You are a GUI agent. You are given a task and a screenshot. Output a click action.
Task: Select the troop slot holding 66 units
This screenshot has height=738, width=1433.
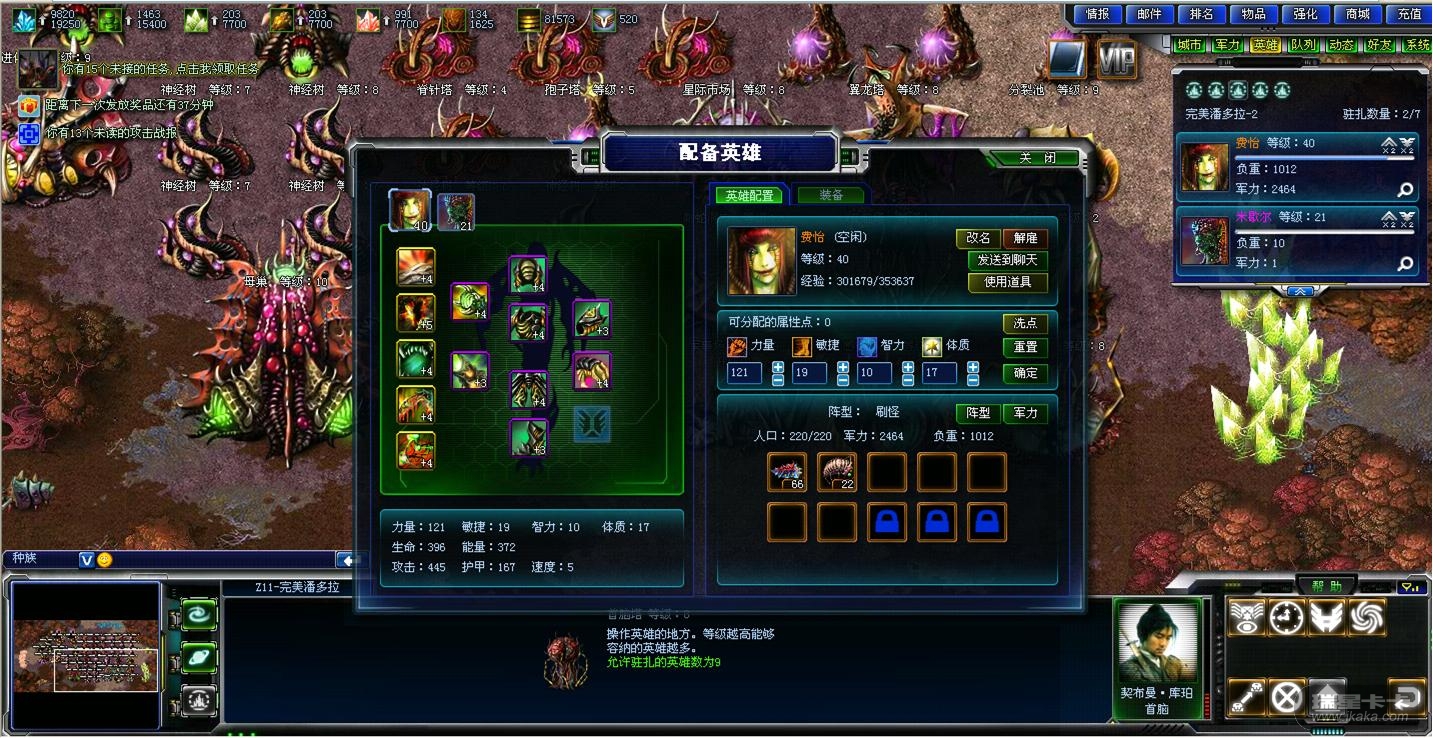coord(787,472)
